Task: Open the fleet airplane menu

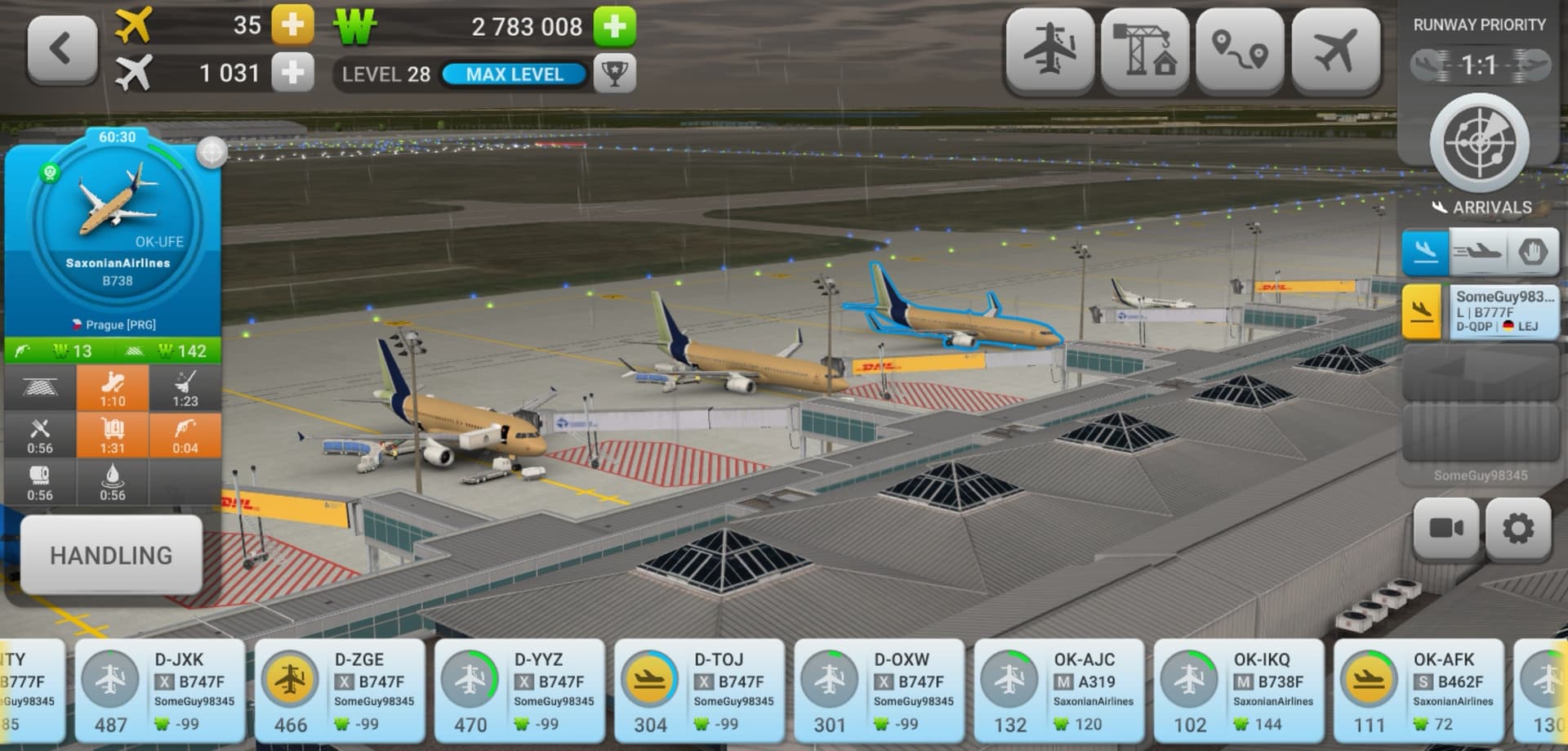Action: (1335, 51)
